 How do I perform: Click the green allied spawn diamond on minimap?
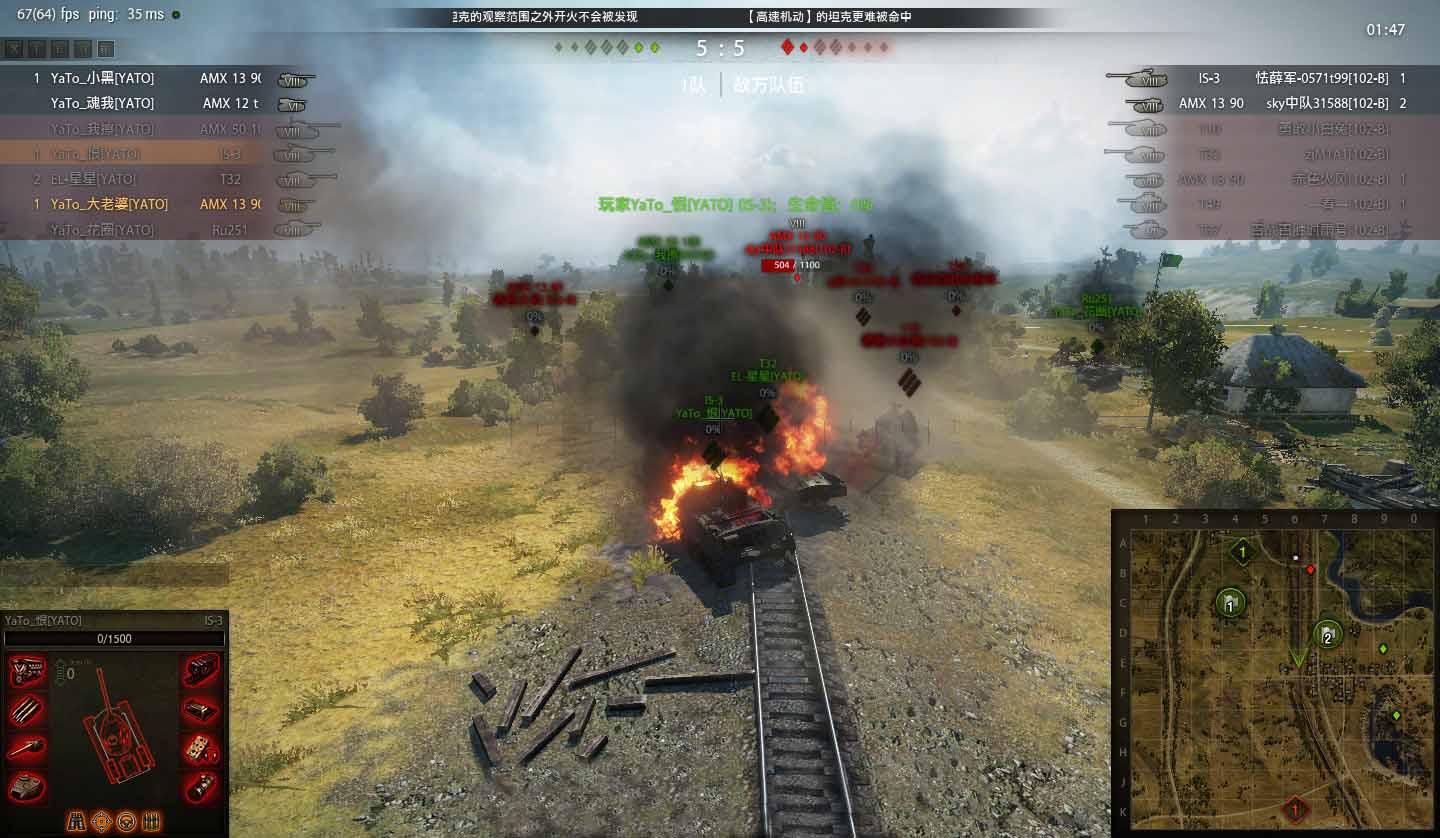(1243, 551)
